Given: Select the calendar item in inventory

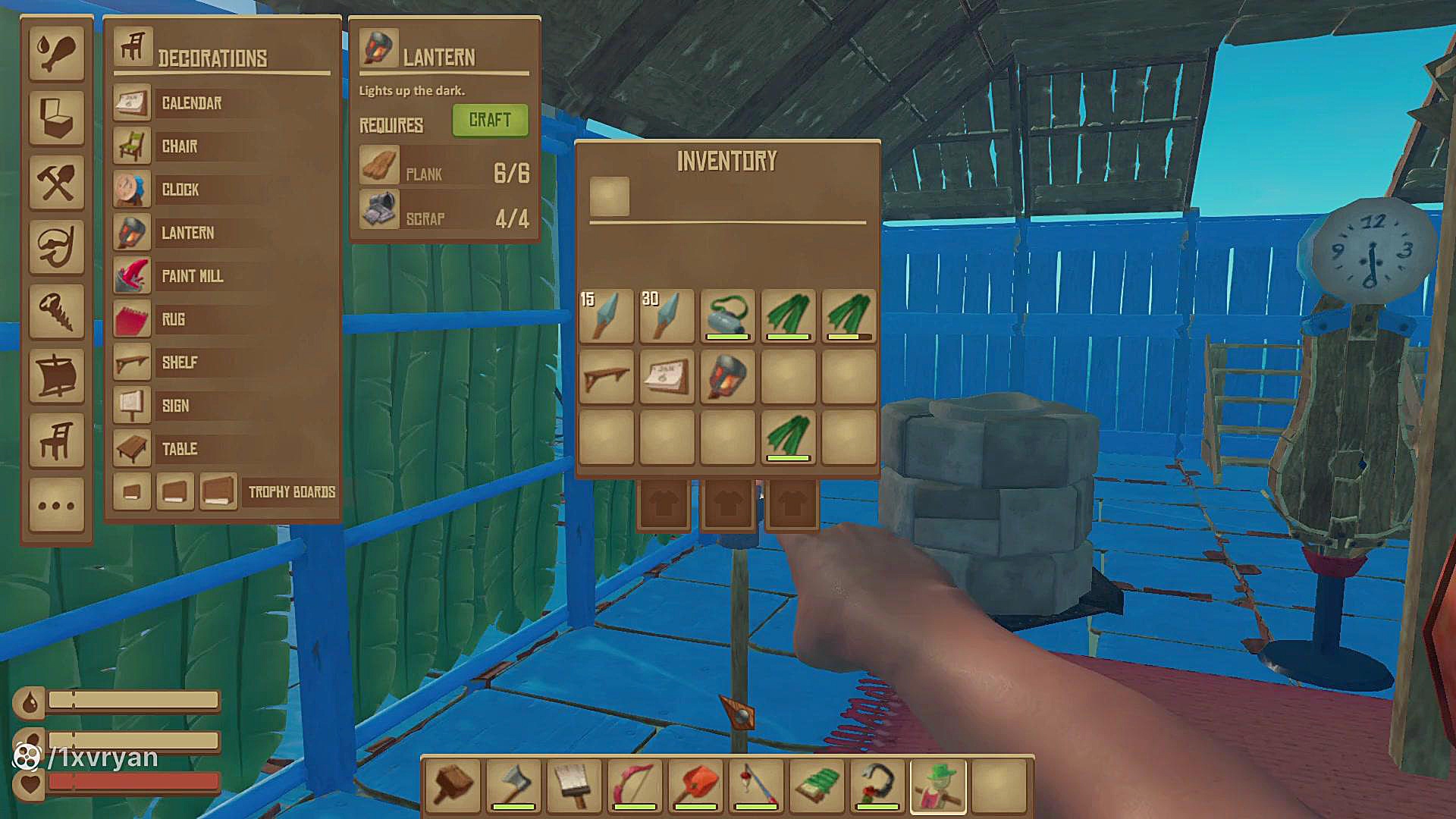Looking at the screenshot, I should (667, 376).
